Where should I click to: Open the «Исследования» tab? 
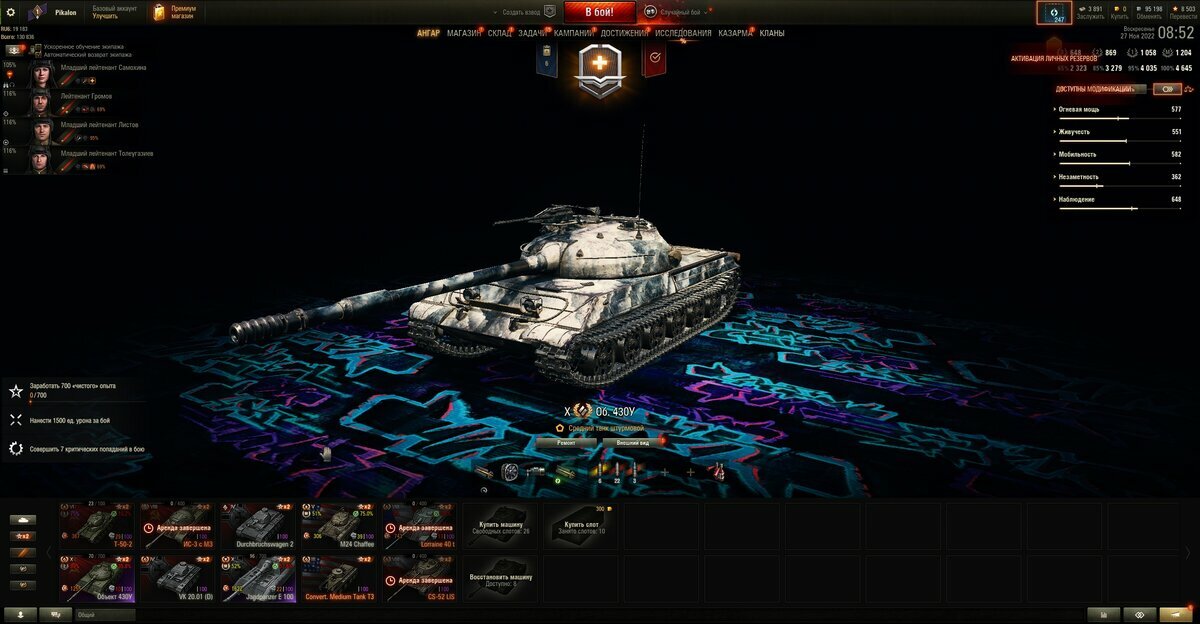684,33
